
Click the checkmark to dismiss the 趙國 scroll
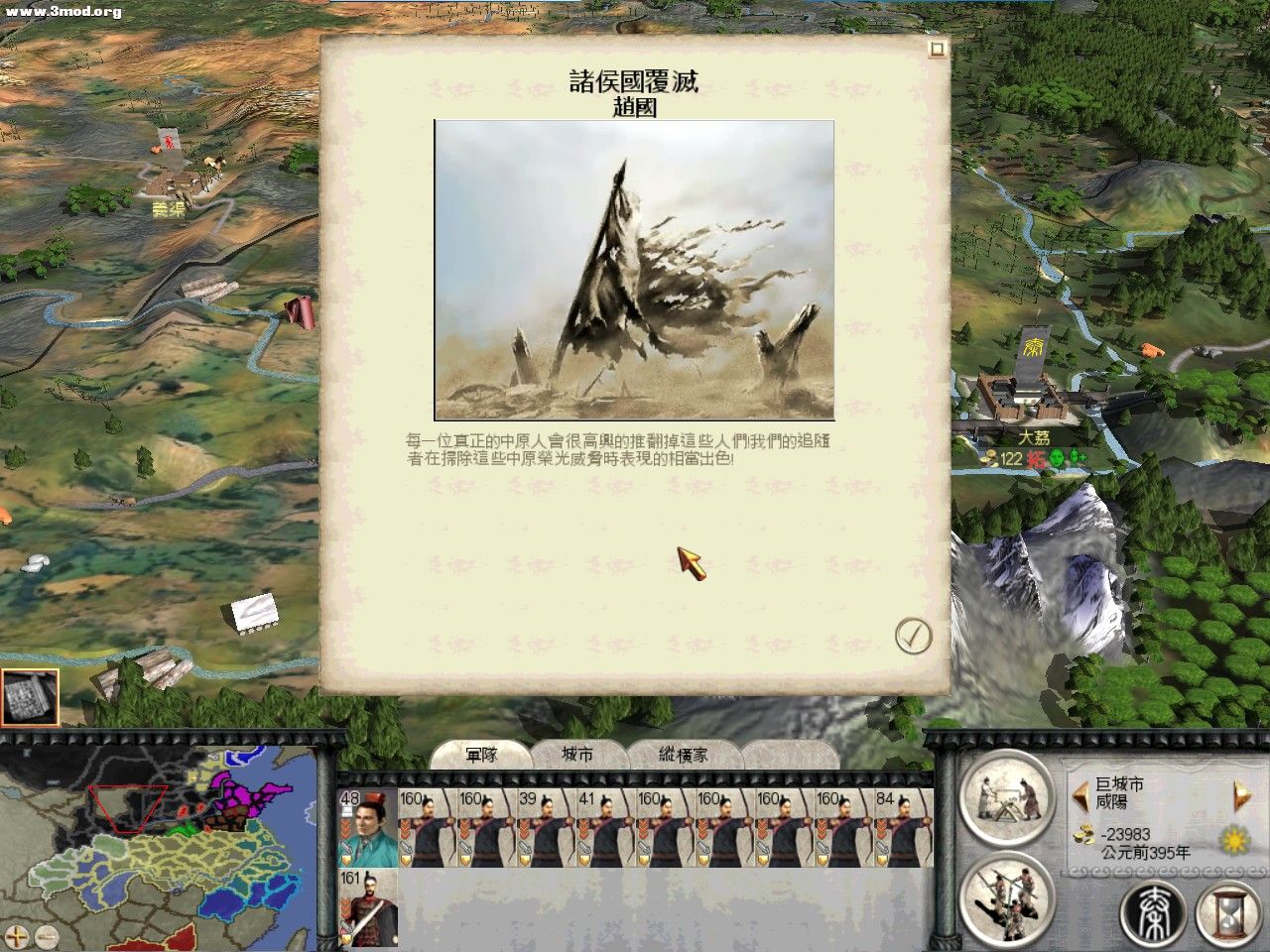click(x=912, y=637)
